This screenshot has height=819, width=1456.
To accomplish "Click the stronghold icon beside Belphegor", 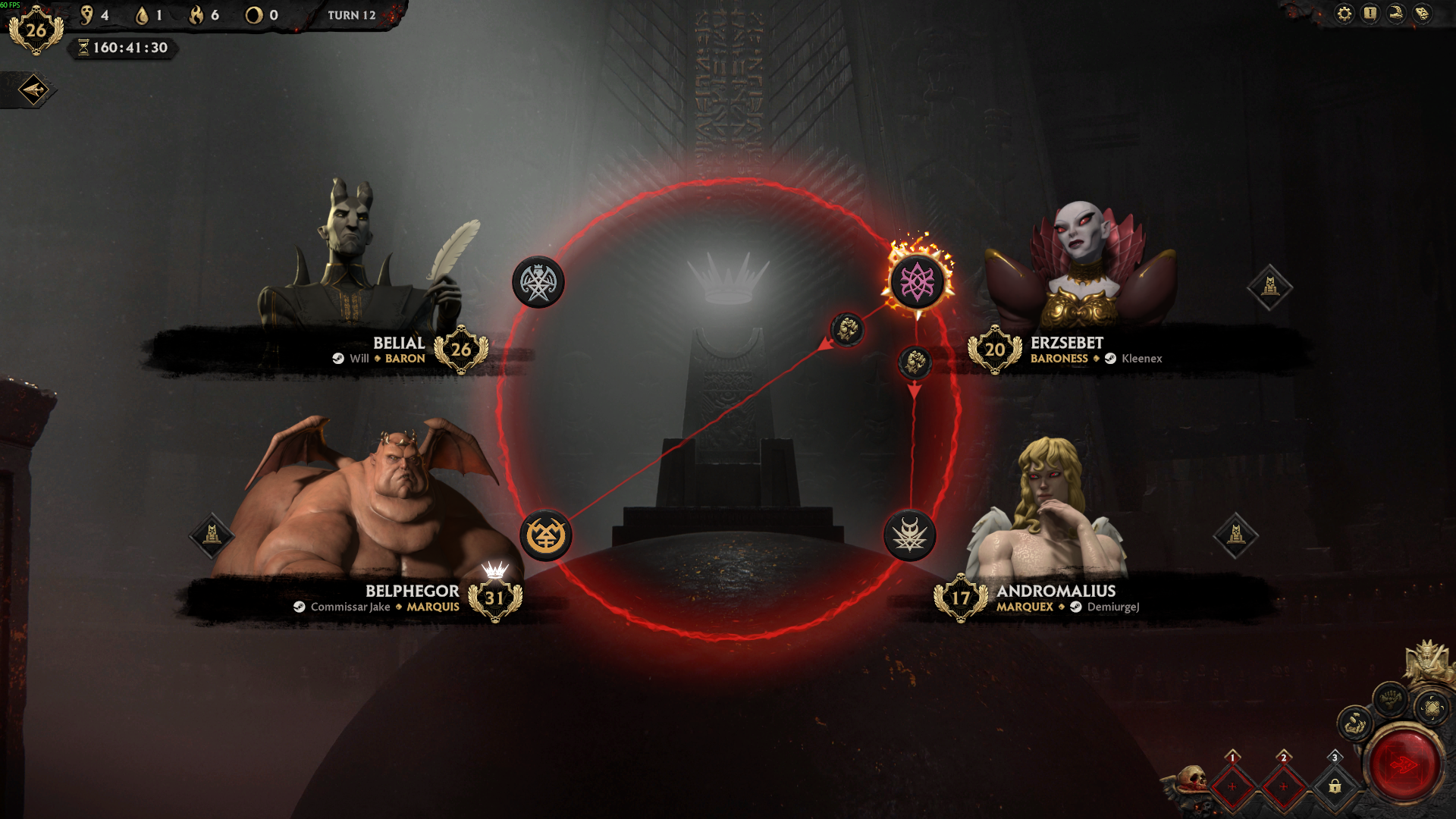I will (212, 535).
